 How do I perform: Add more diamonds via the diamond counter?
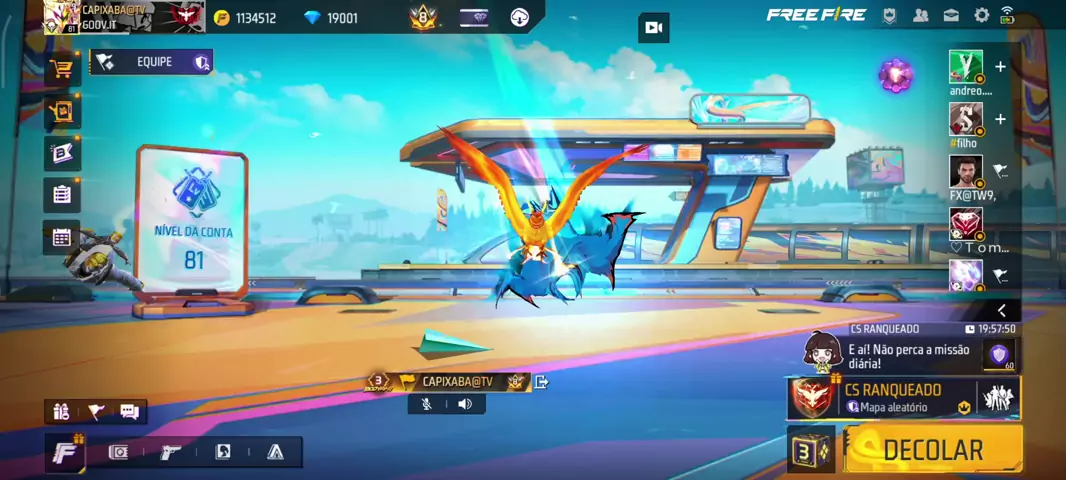click(331, 18)
